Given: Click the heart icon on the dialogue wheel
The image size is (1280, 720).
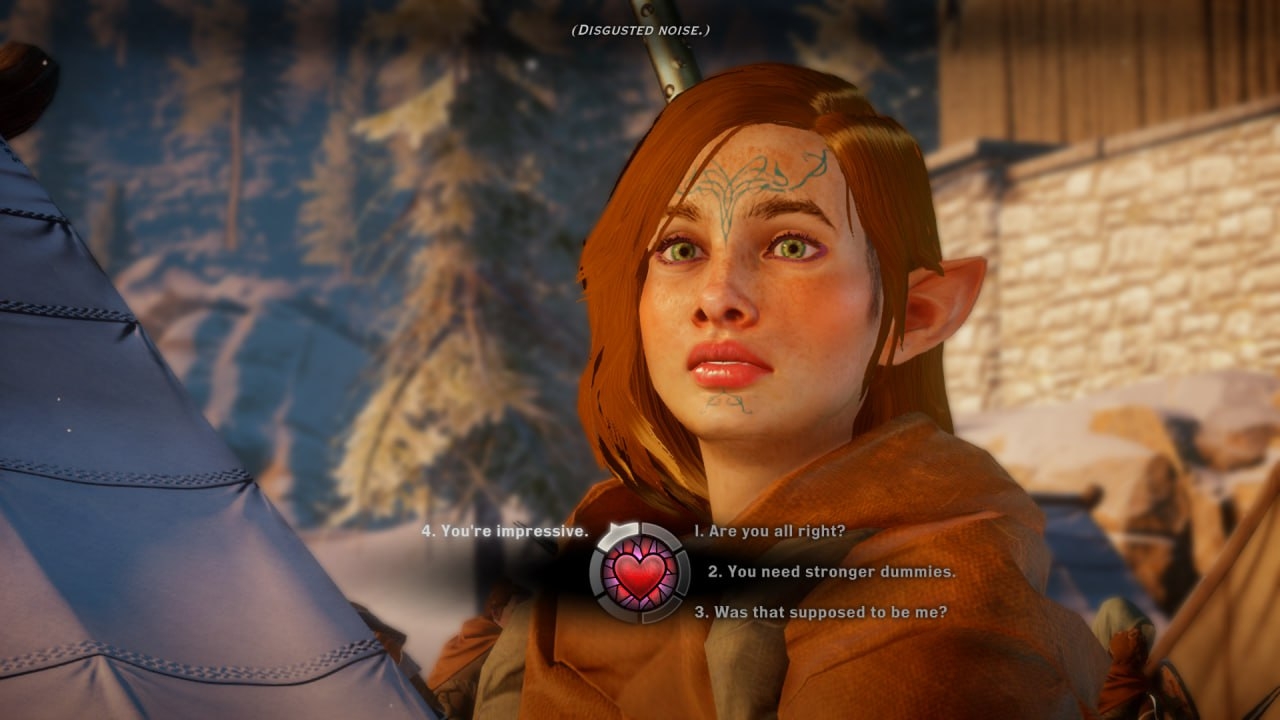Looking at the screenshot, I should (x=639, y=573).
